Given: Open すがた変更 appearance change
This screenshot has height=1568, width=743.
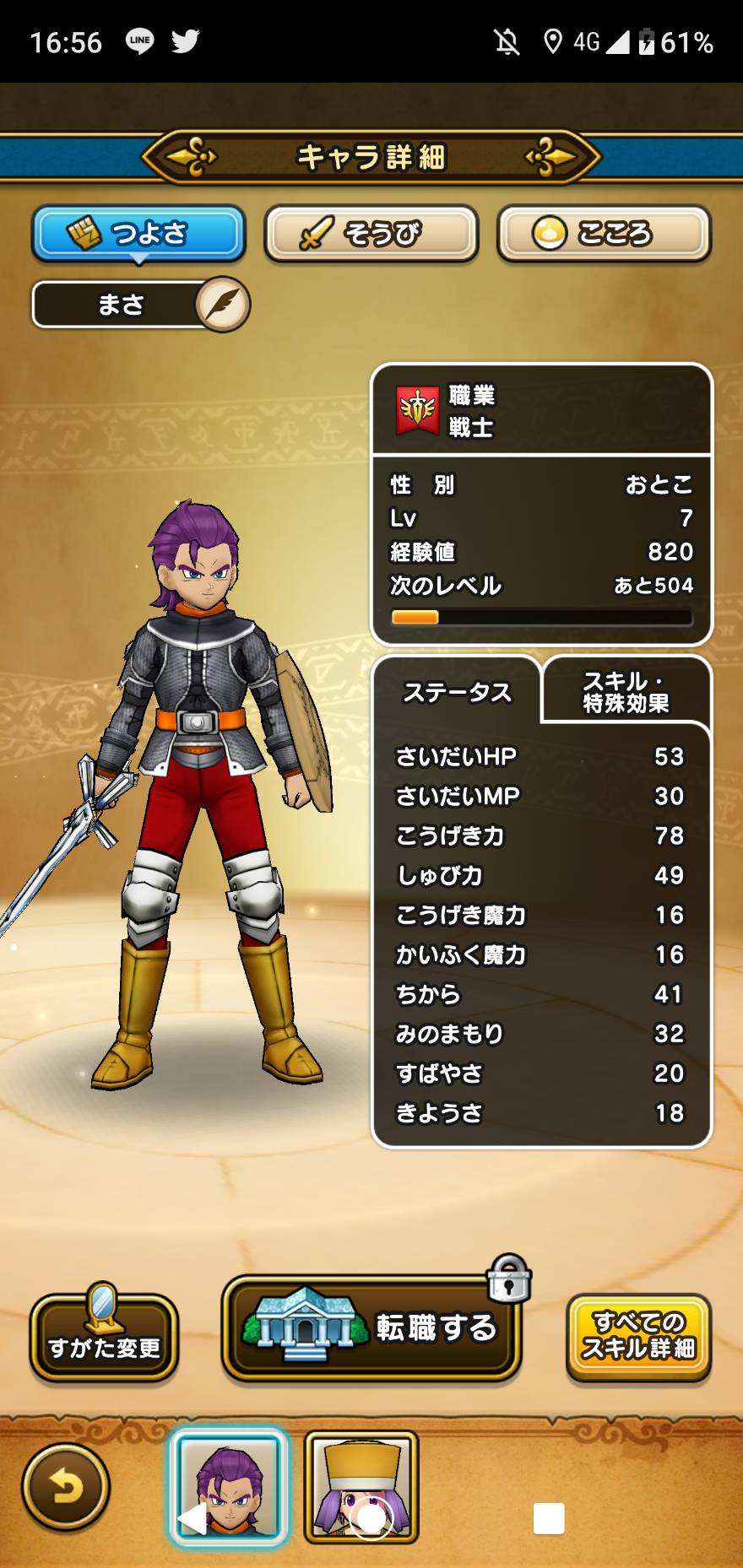Looking at the screenshot, I should [104, 1335].
